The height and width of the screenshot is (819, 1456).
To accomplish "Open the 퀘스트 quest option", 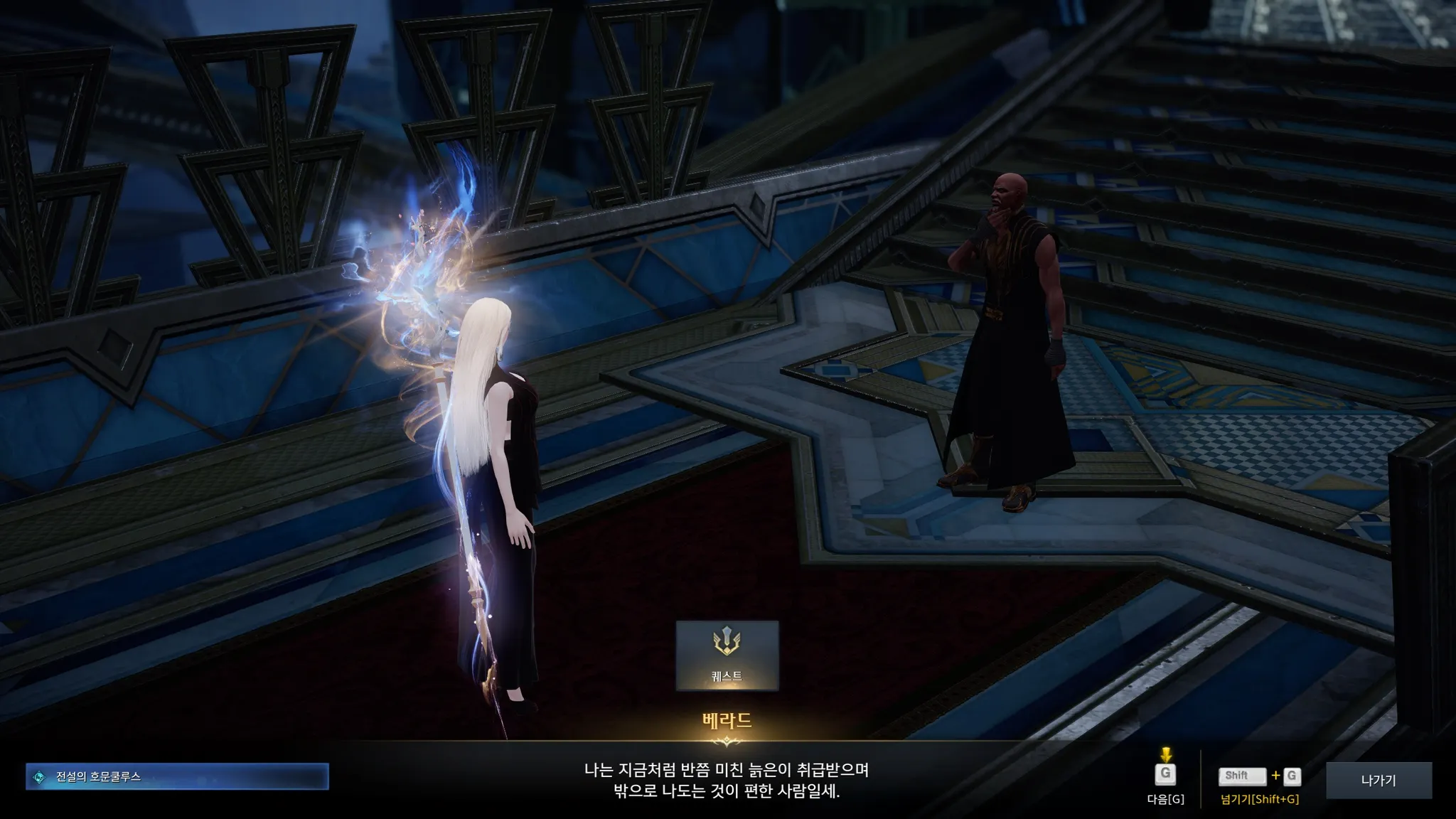I will 727,655.
